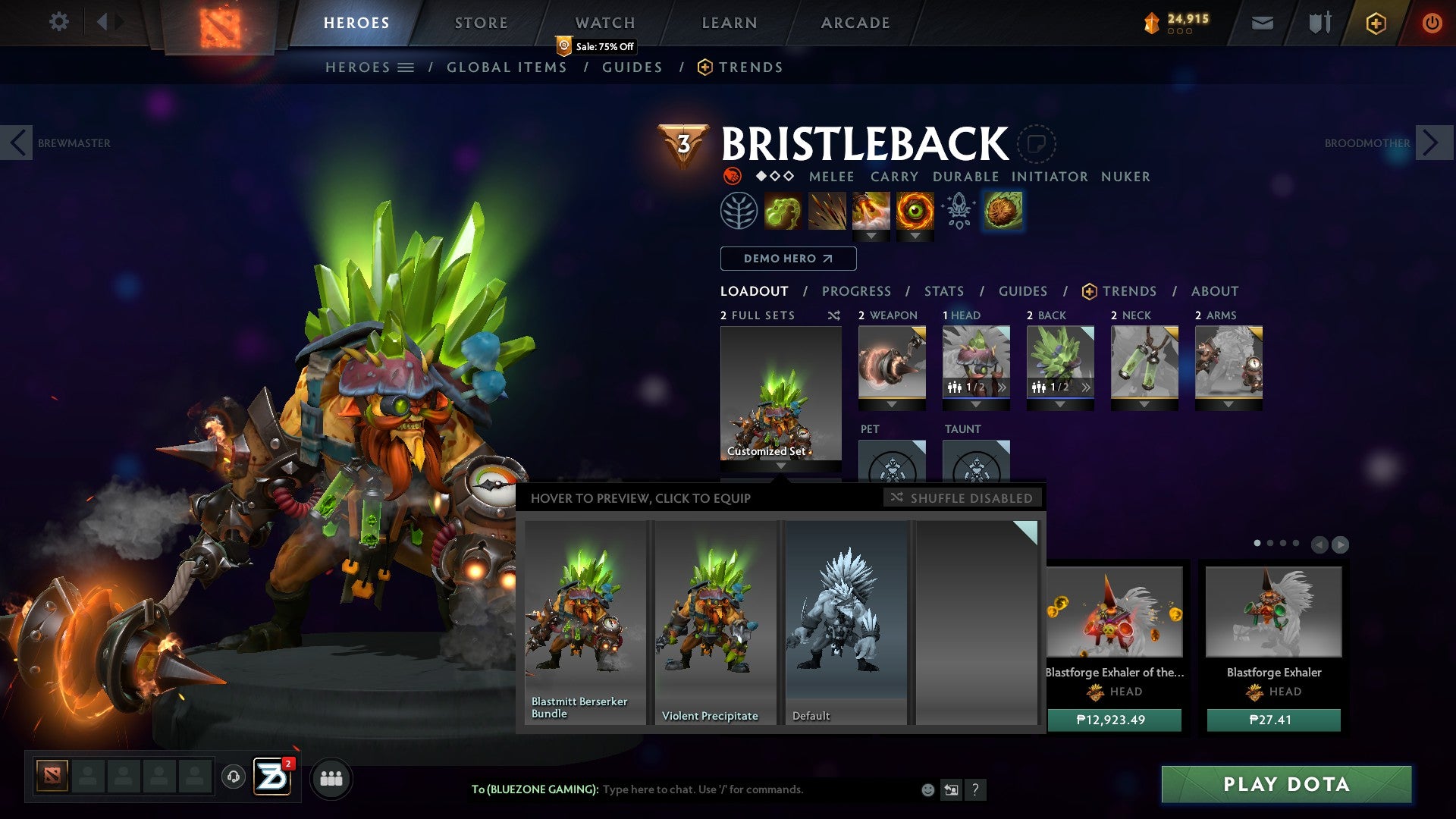Image resolution: width=1456 pixels, height=819 pixels.
Task: Open the Heroes hamburger menu
Action: pos(405,67)
